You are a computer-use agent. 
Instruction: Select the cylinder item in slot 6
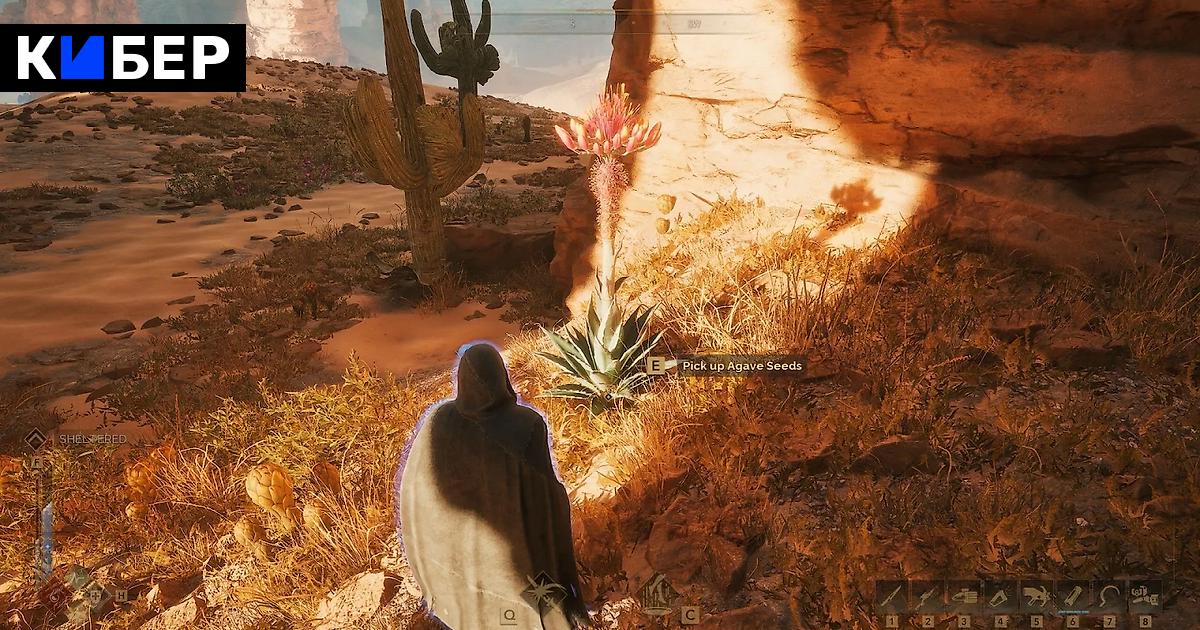[x=1072, y=596]
